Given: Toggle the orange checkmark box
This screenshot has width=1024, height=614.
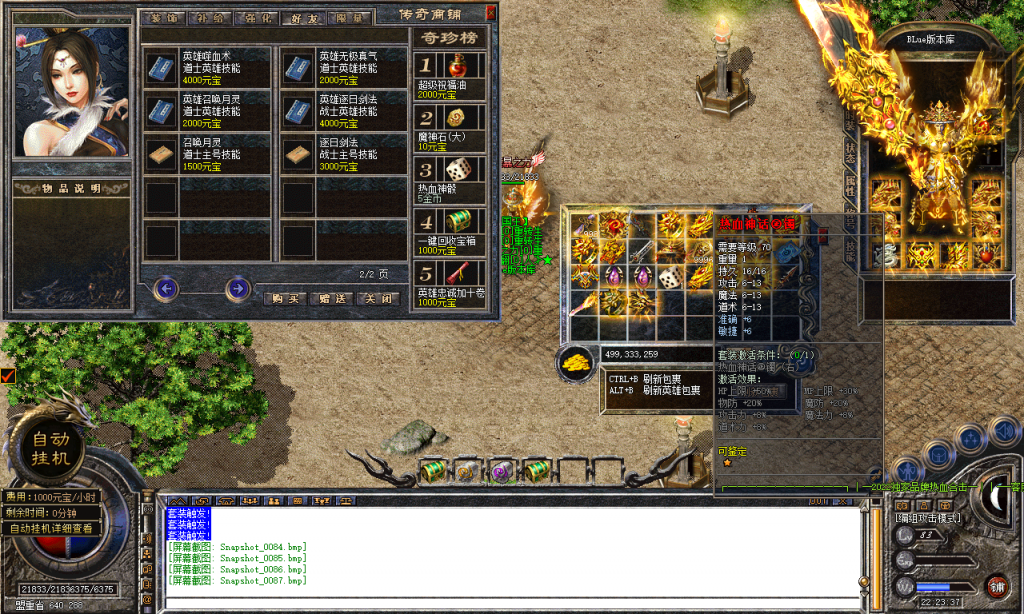Looking at the screenshot, I should 7,376.
